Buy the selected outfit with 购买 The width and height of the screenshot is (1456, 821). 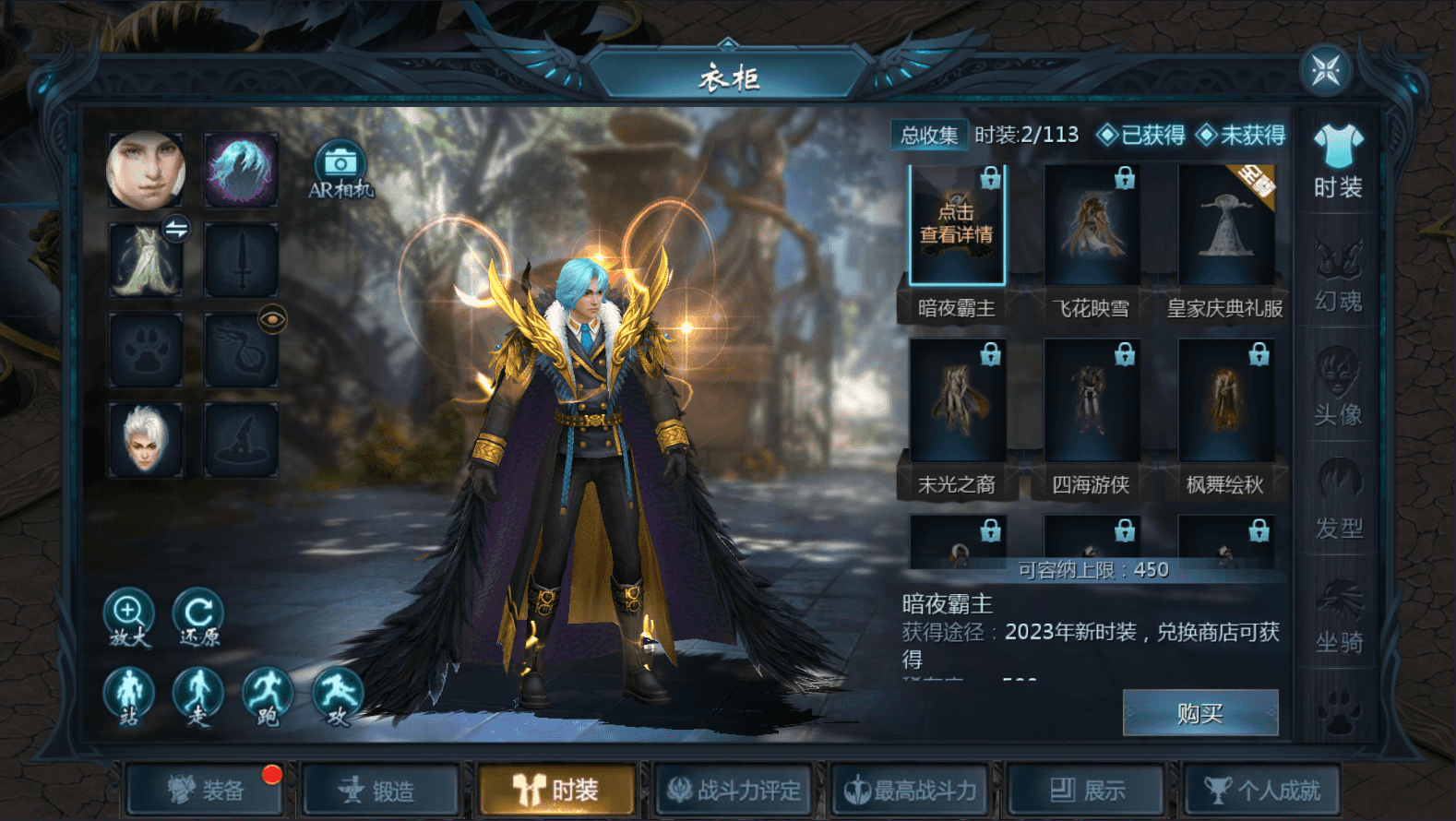1199,713
